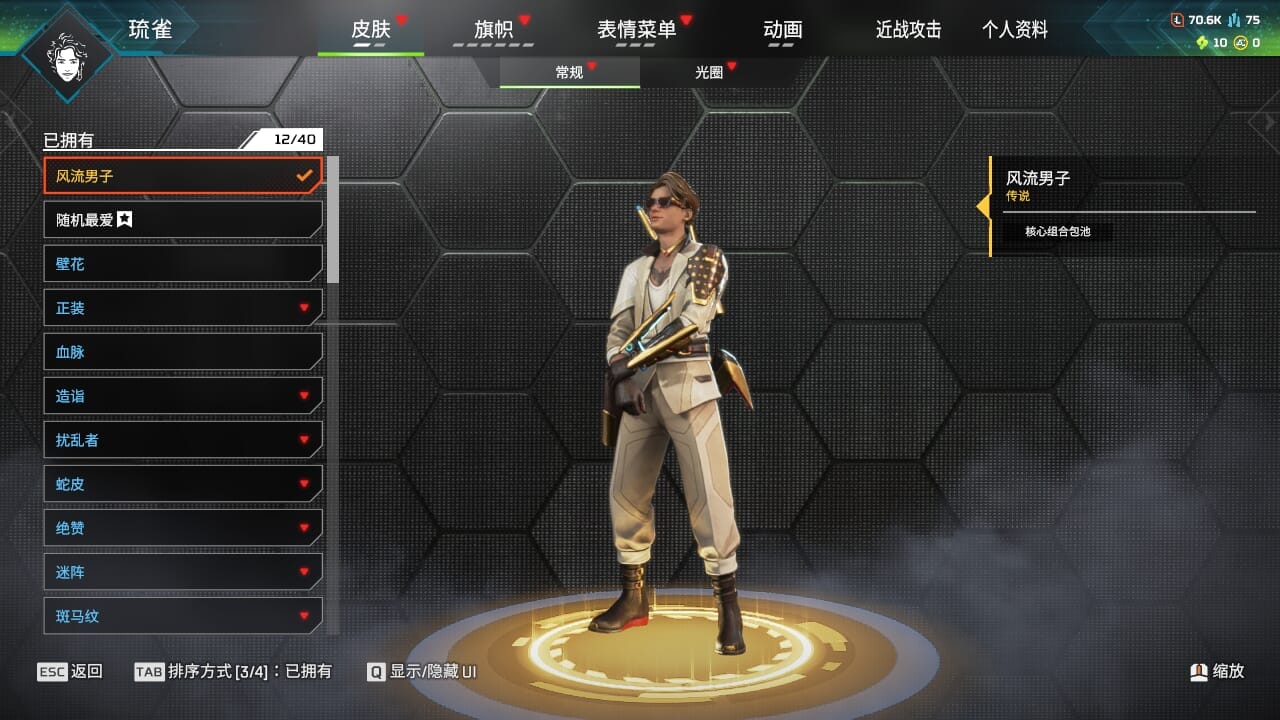
Task: Open the 近战攻击 tab
Action: (908, 30)
